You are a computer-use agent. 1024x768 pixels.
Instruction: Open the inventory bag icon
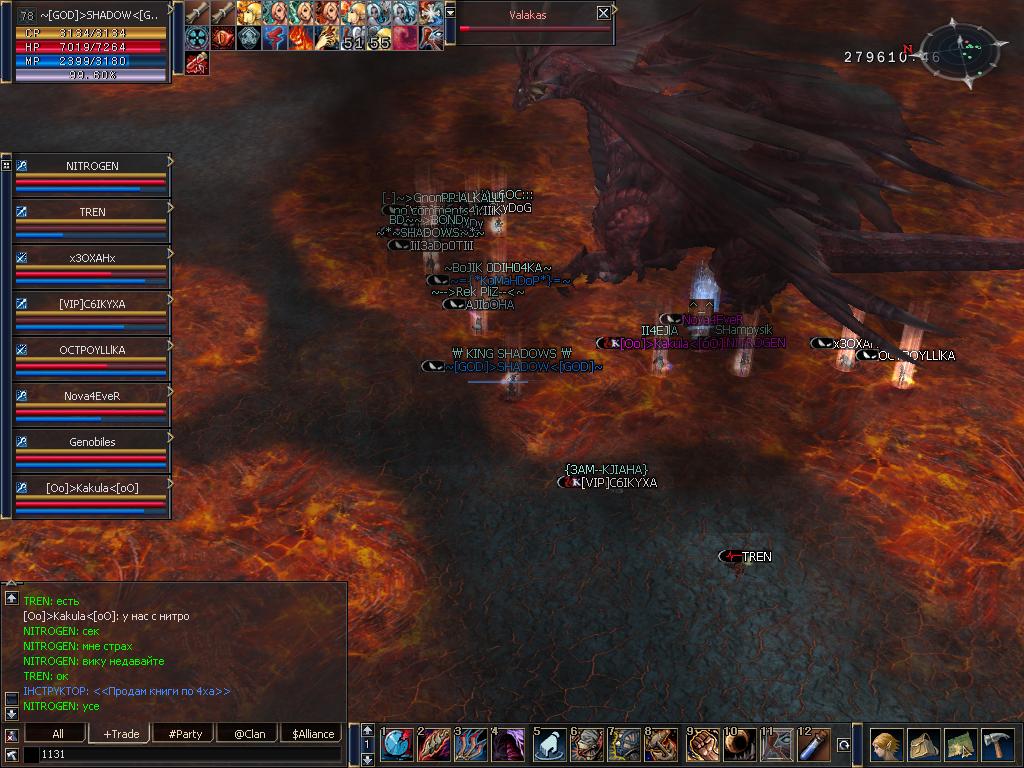923,745
